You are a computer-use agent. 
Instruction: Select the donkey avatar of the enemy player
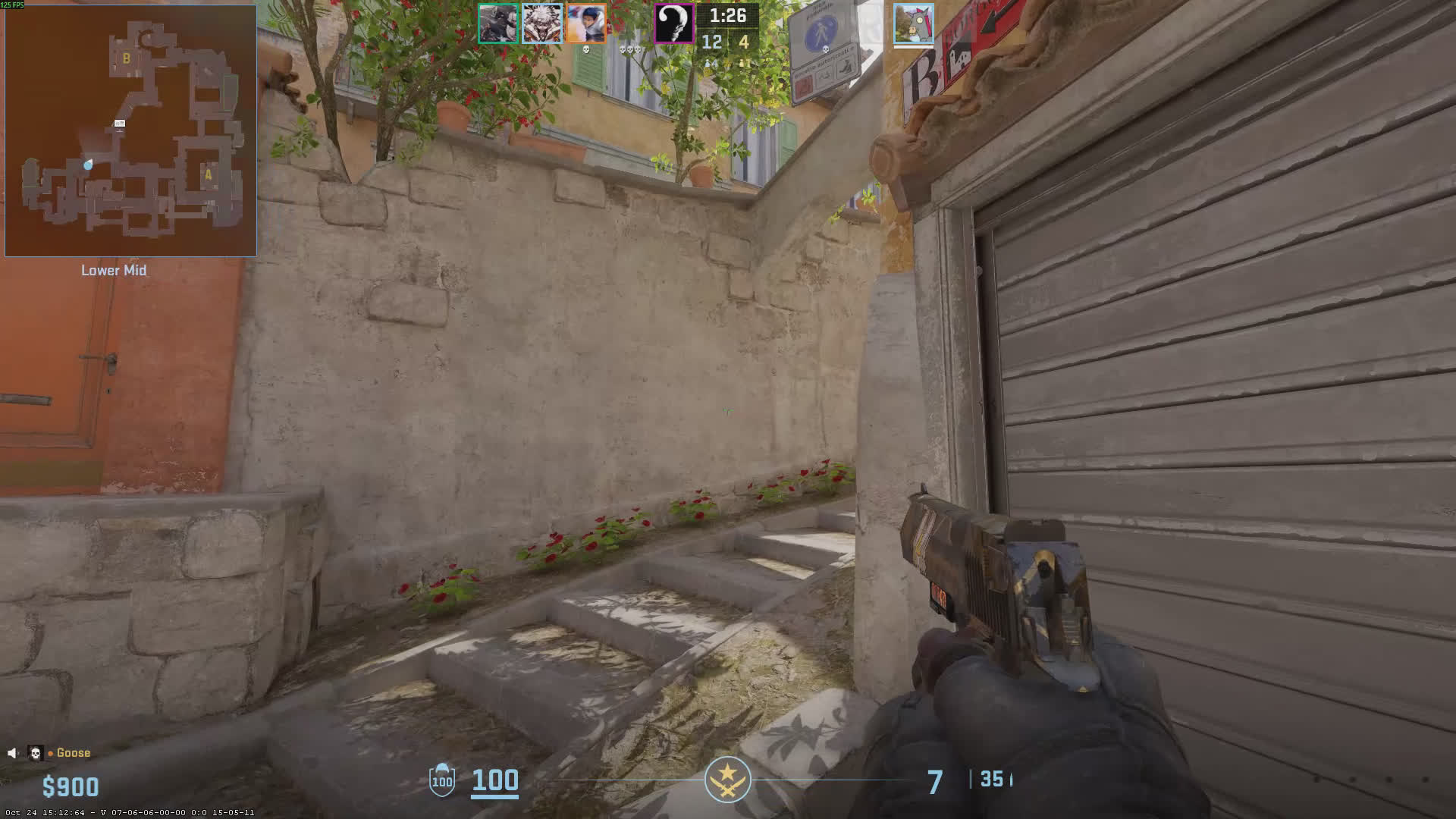click(x=913, y=24)
